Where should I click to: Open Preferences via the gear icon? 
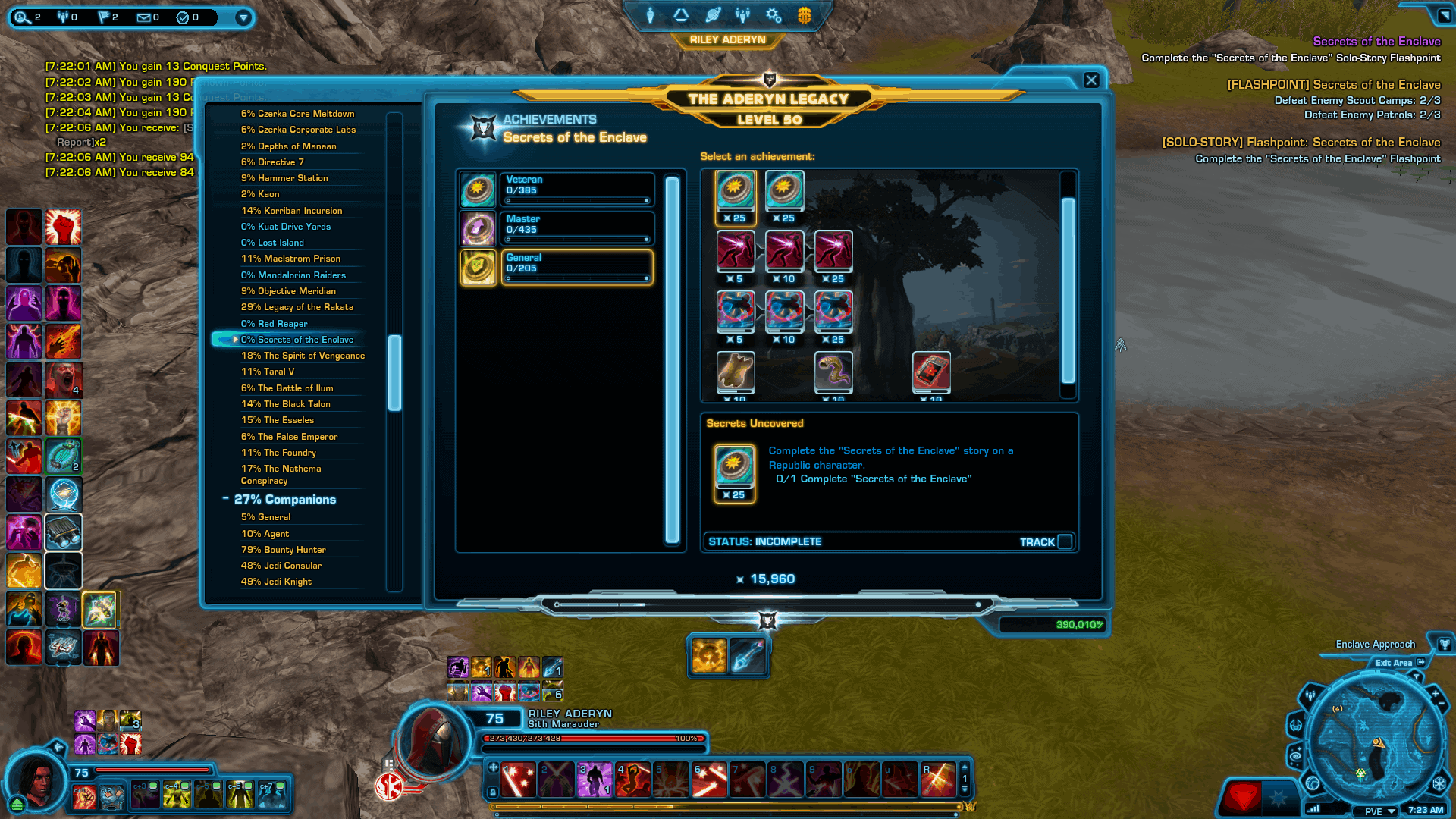coord(773,14)
